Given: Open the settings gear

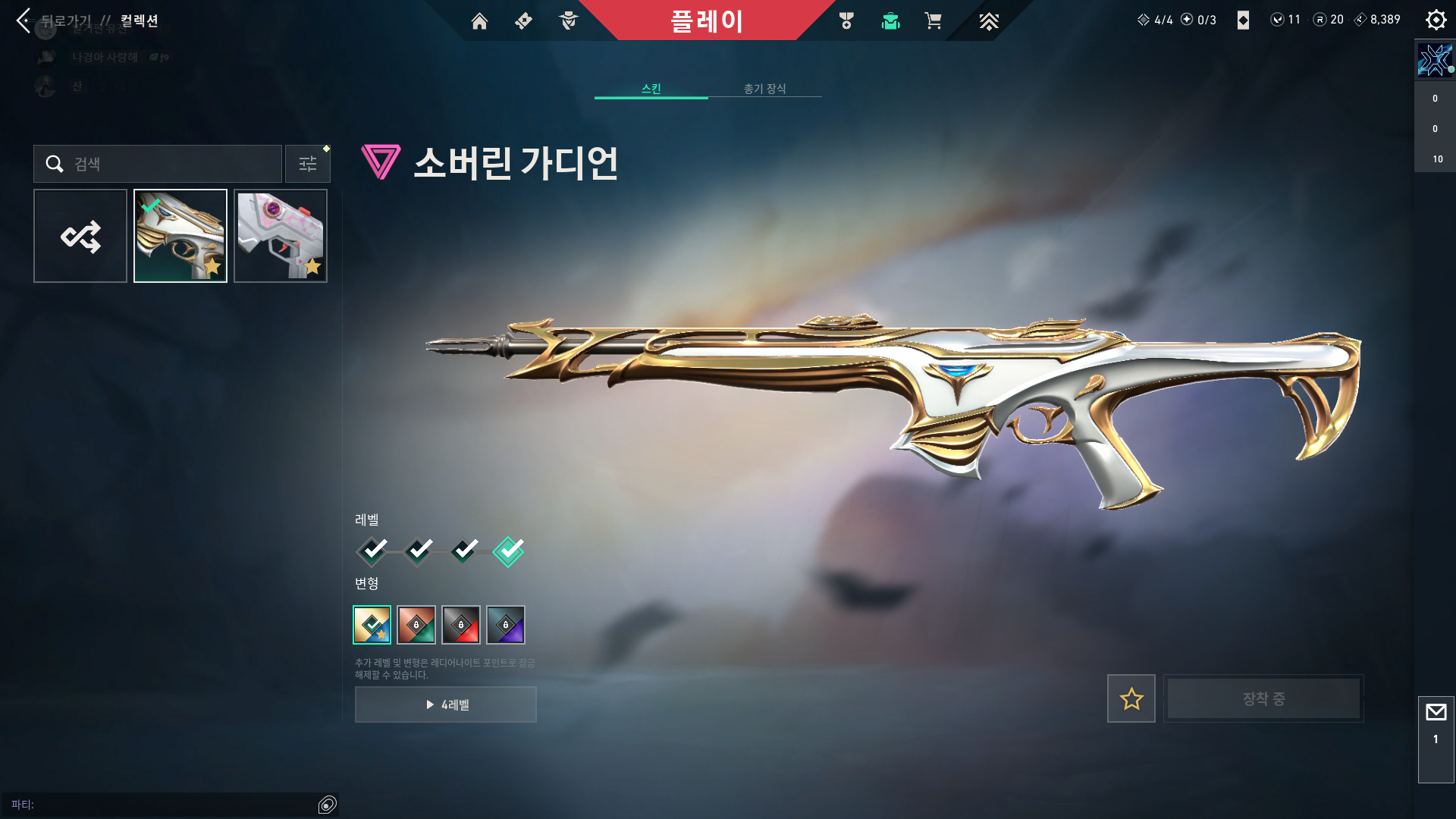Looking at the screenshot, I should tap(1436, 20).
